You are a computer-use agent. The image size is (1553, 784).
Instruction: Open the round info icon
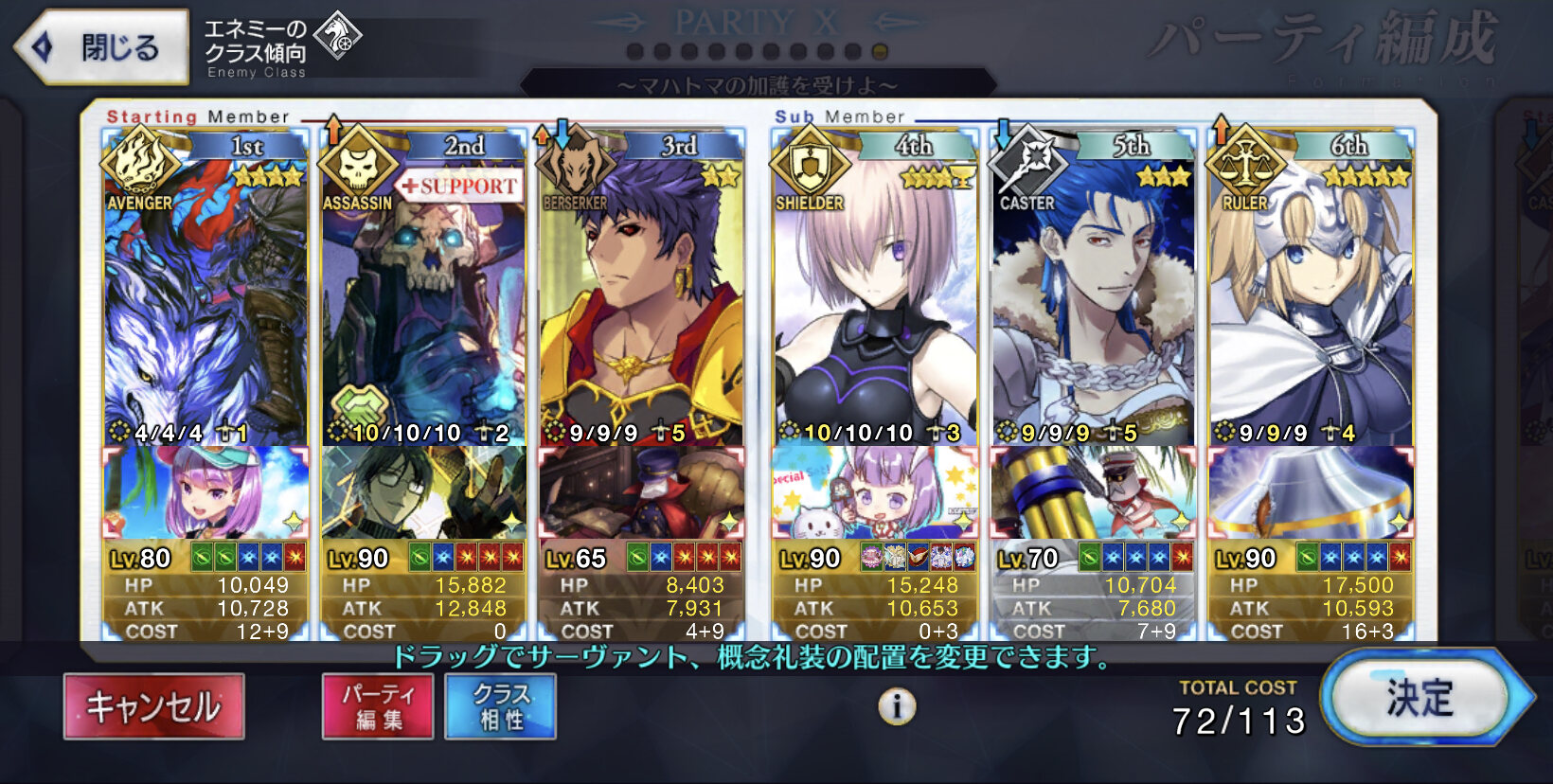click(897, 706)
